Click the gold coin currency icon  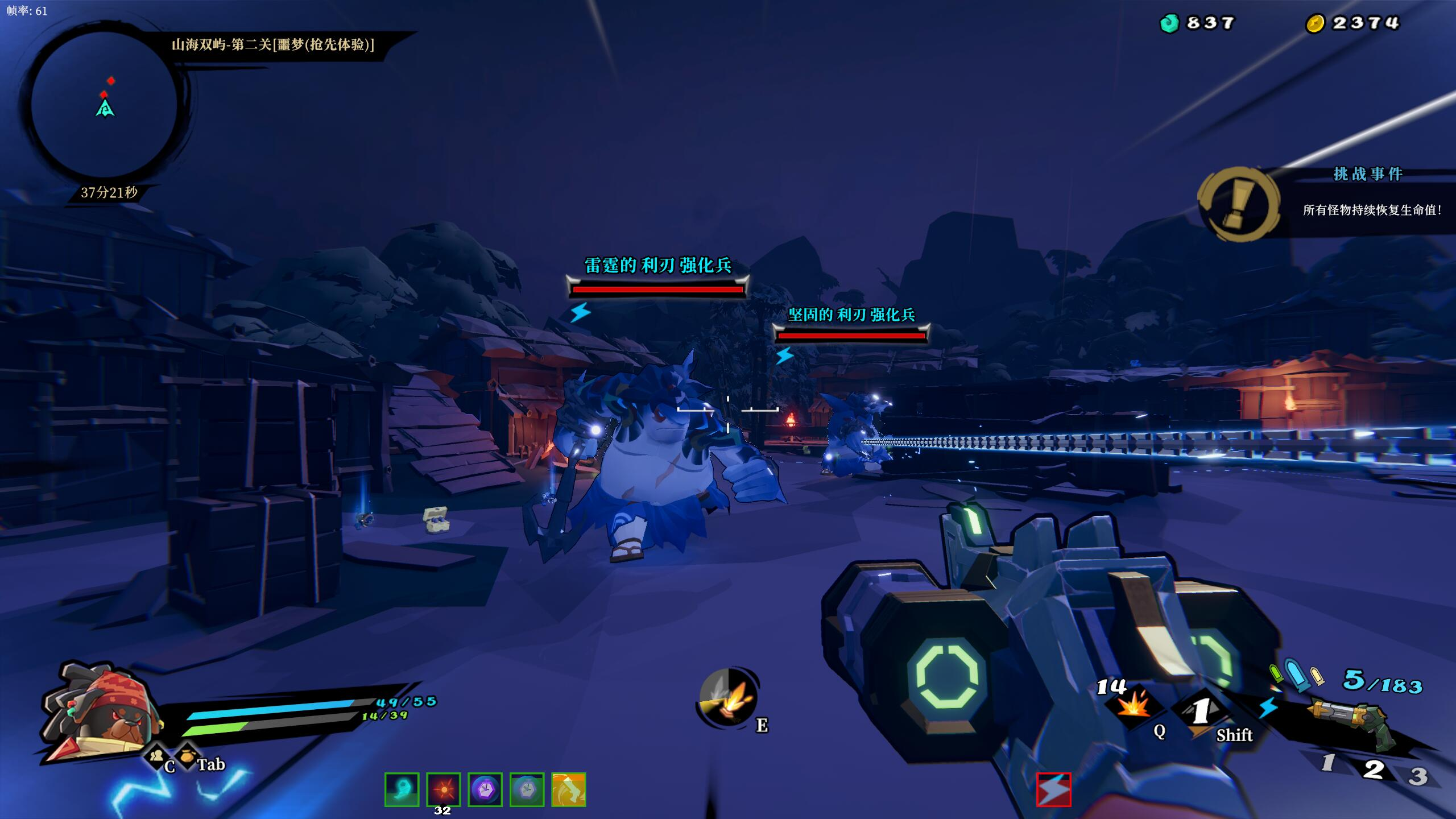pos(1315,23)
